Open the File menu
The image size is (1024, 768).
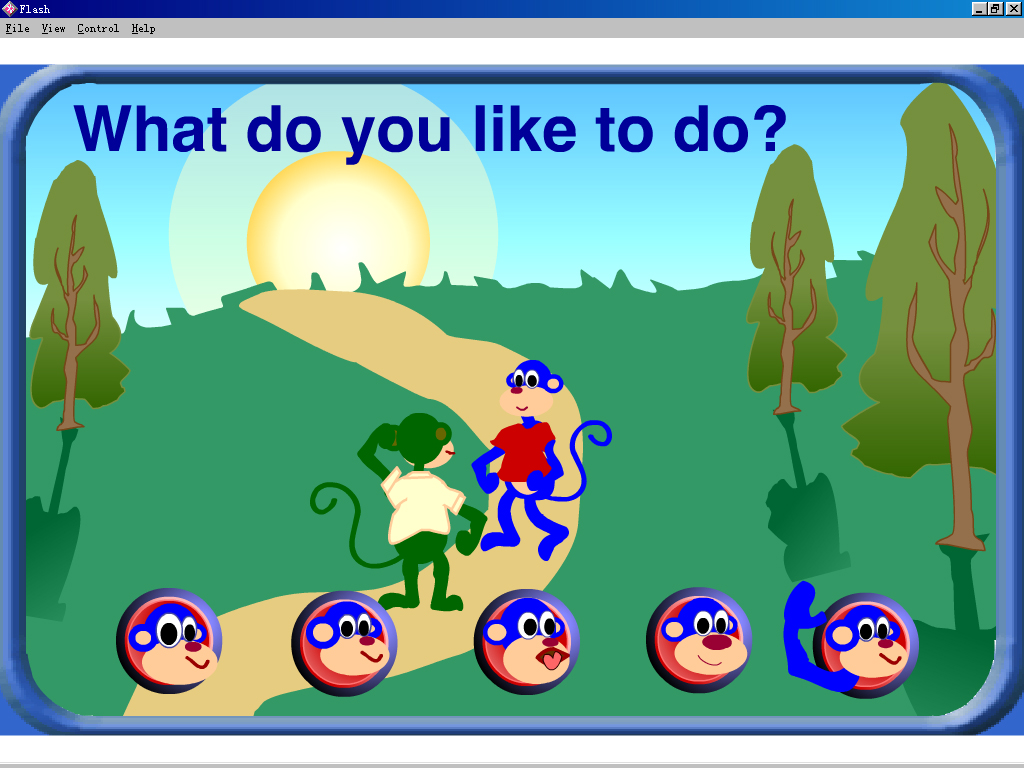[17, 29]
